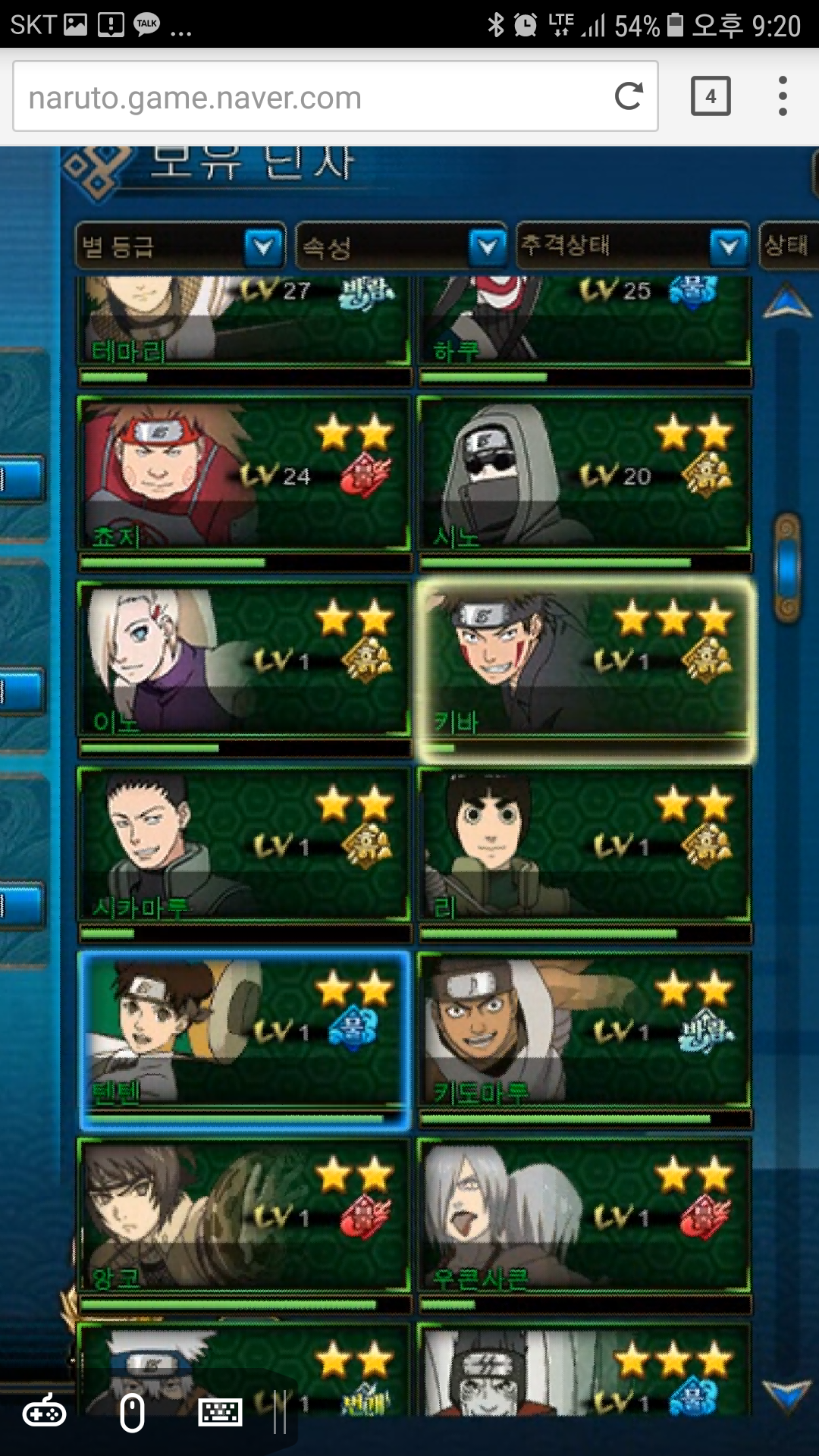Click the scroll up arrow of ninja list

[787, 301]
